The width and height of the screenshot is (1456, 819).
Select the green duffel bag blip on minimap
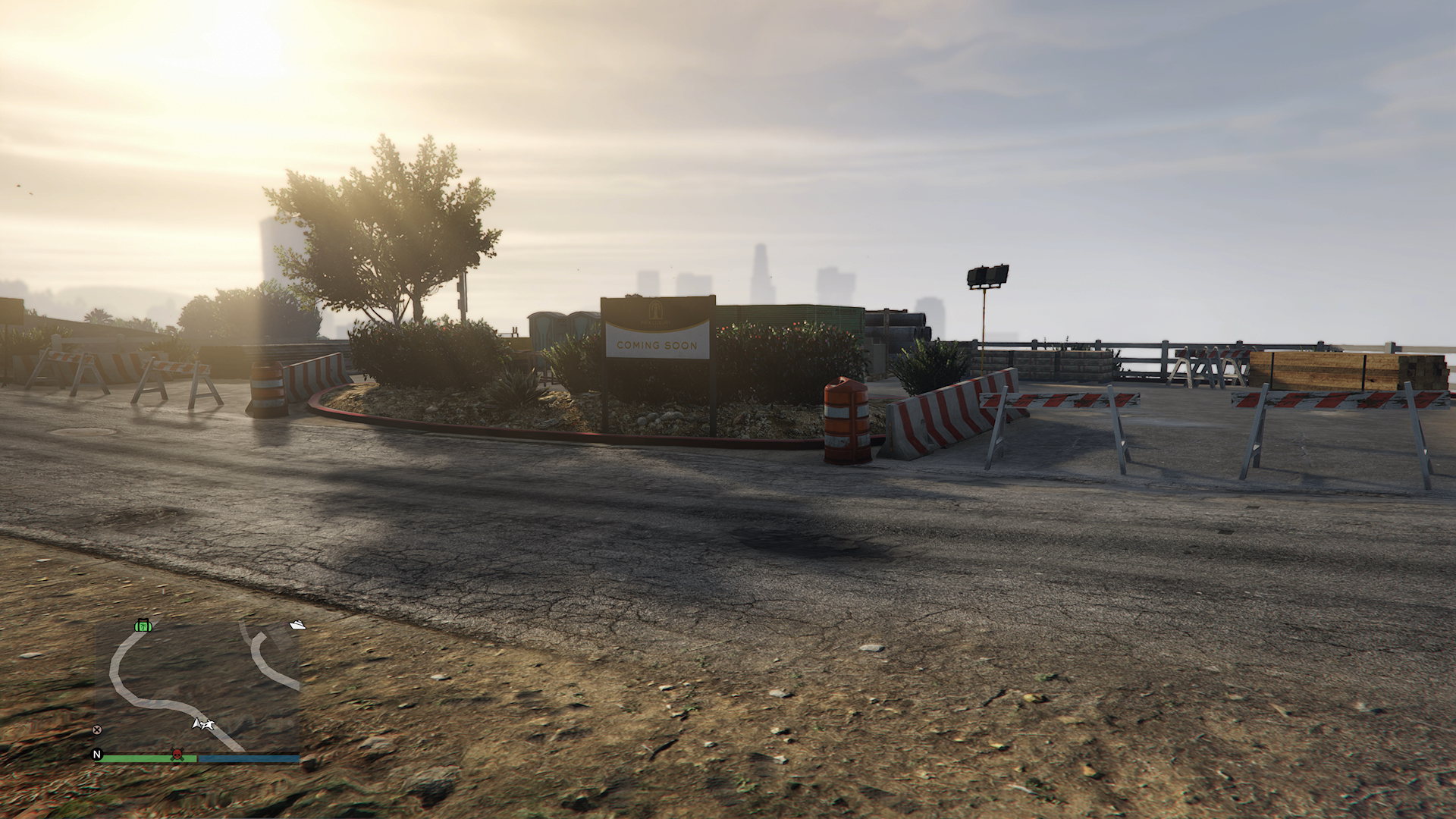click(x=143, y=626)
